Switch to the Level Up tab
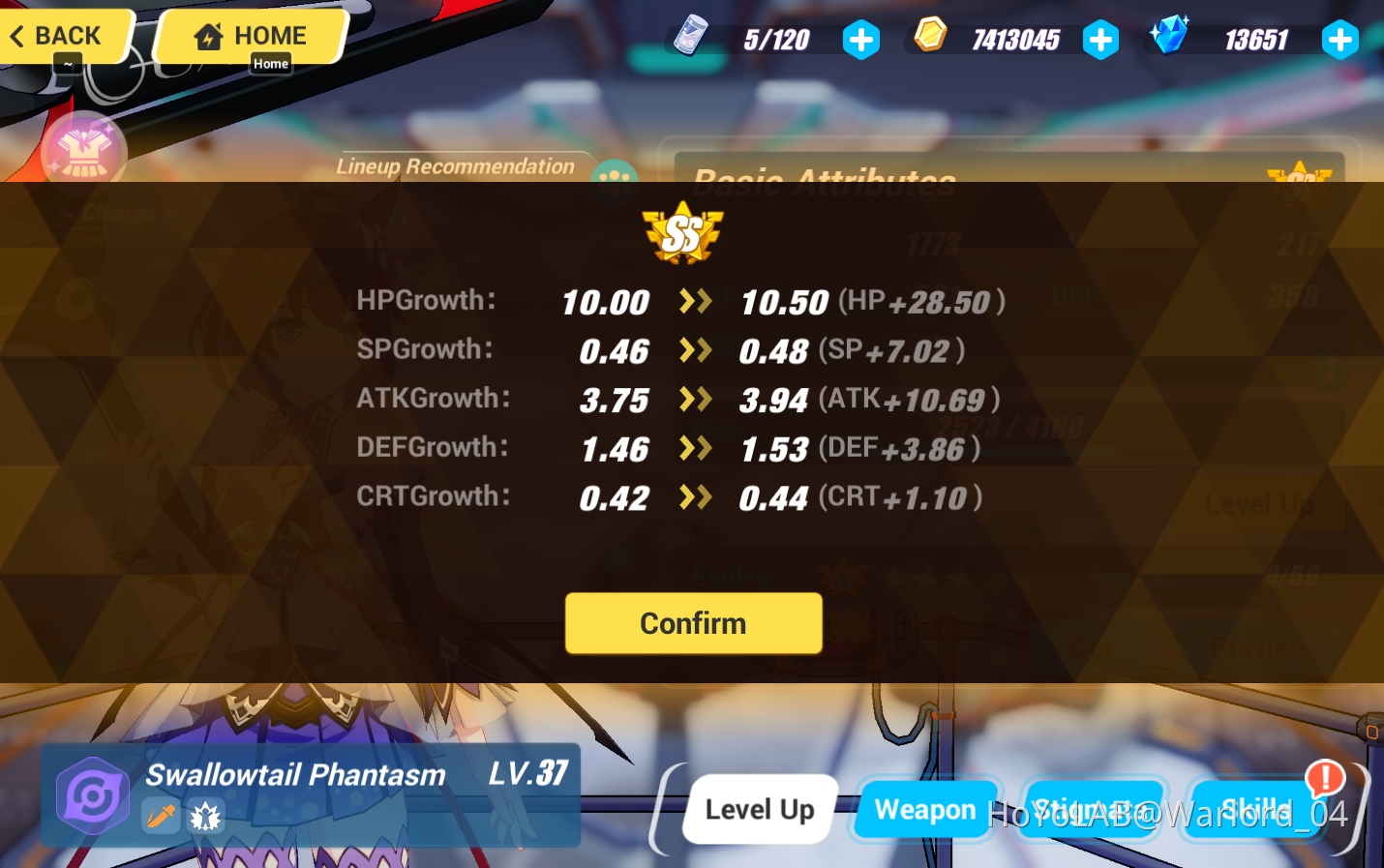Viewport: 1384px width, 868px height. click(759, 809)
